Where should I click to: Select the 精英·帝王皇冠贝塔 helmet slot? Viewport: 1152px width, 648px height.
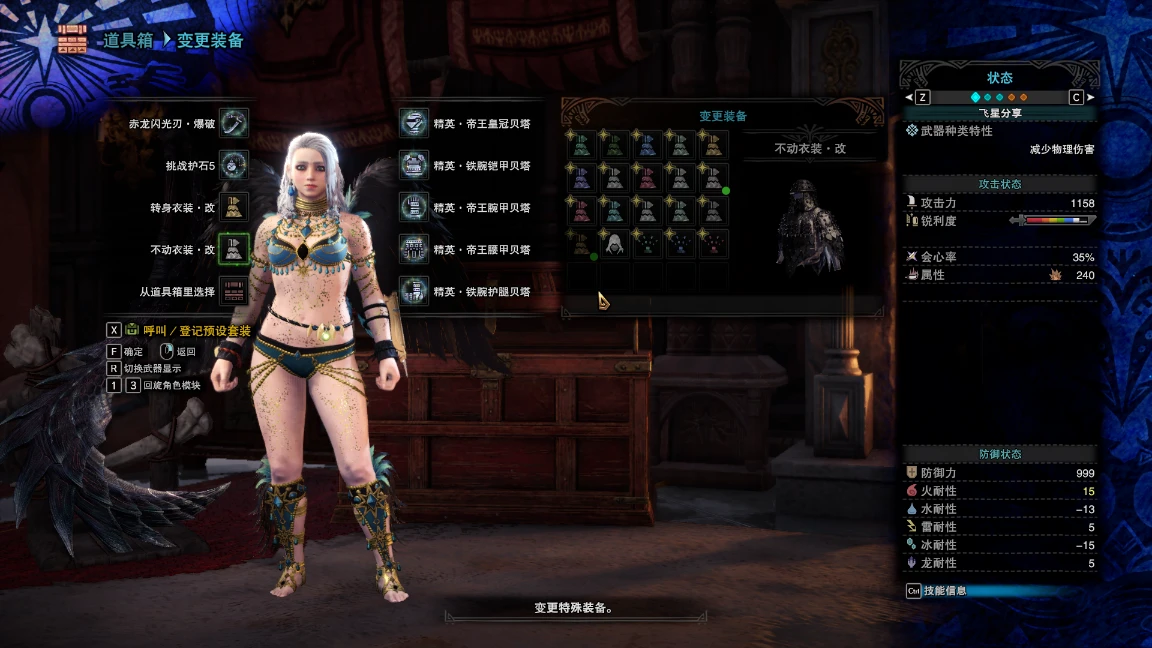point(414,123)
